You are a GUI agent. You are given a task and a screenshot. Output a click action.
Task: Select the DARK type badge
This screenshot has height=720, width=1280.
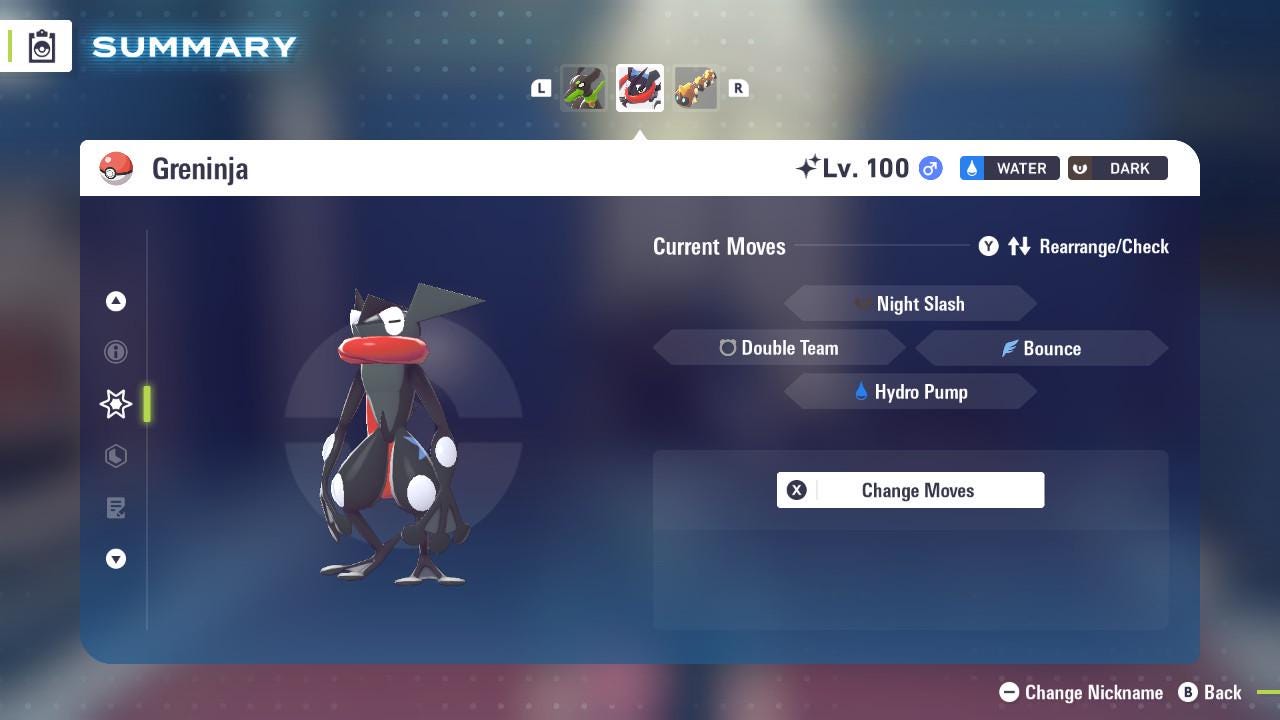coord(1117,168)
